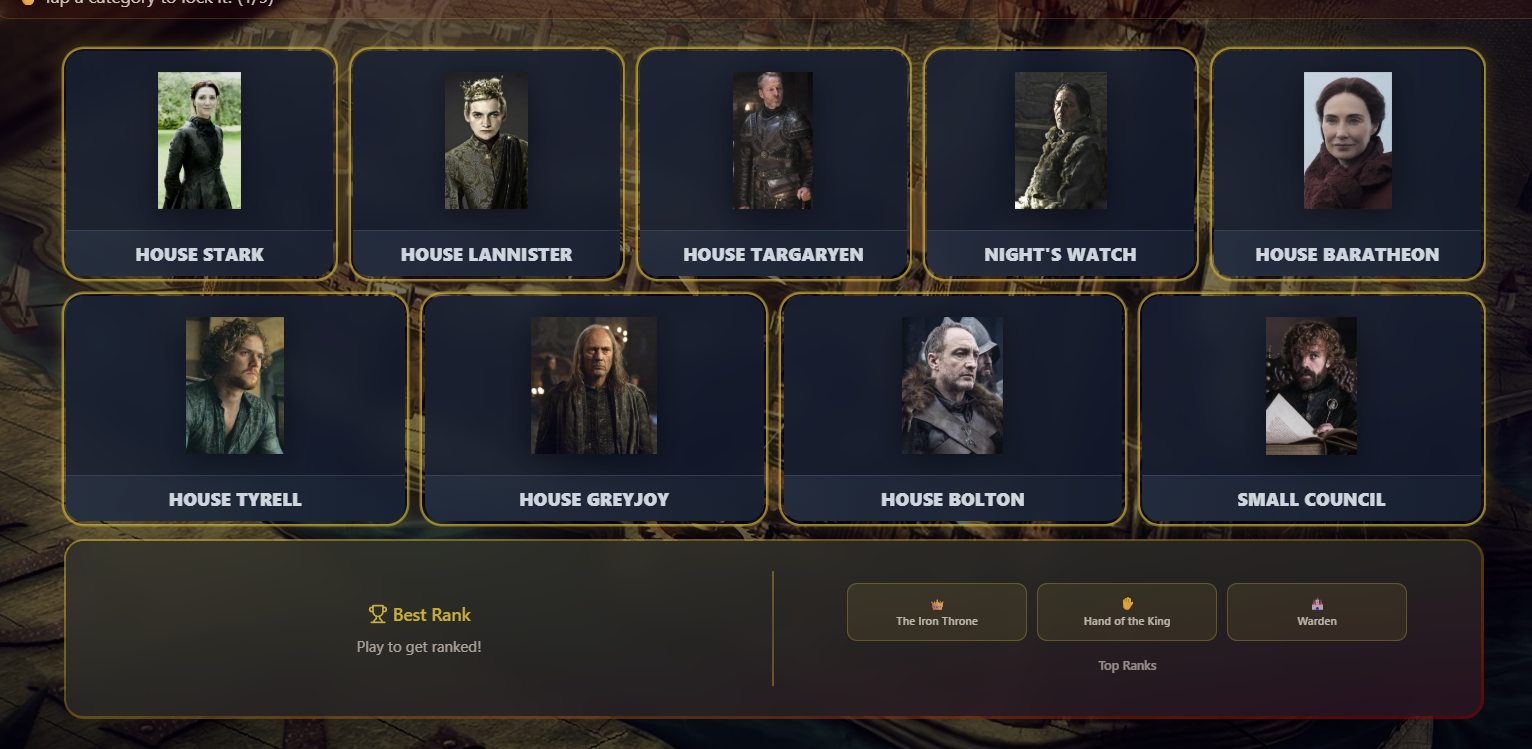Image resolution: width=1532 pixels, height=749 pixels.
Task: Open the Warden rank badge
Action: click(x=1317, y=612)
